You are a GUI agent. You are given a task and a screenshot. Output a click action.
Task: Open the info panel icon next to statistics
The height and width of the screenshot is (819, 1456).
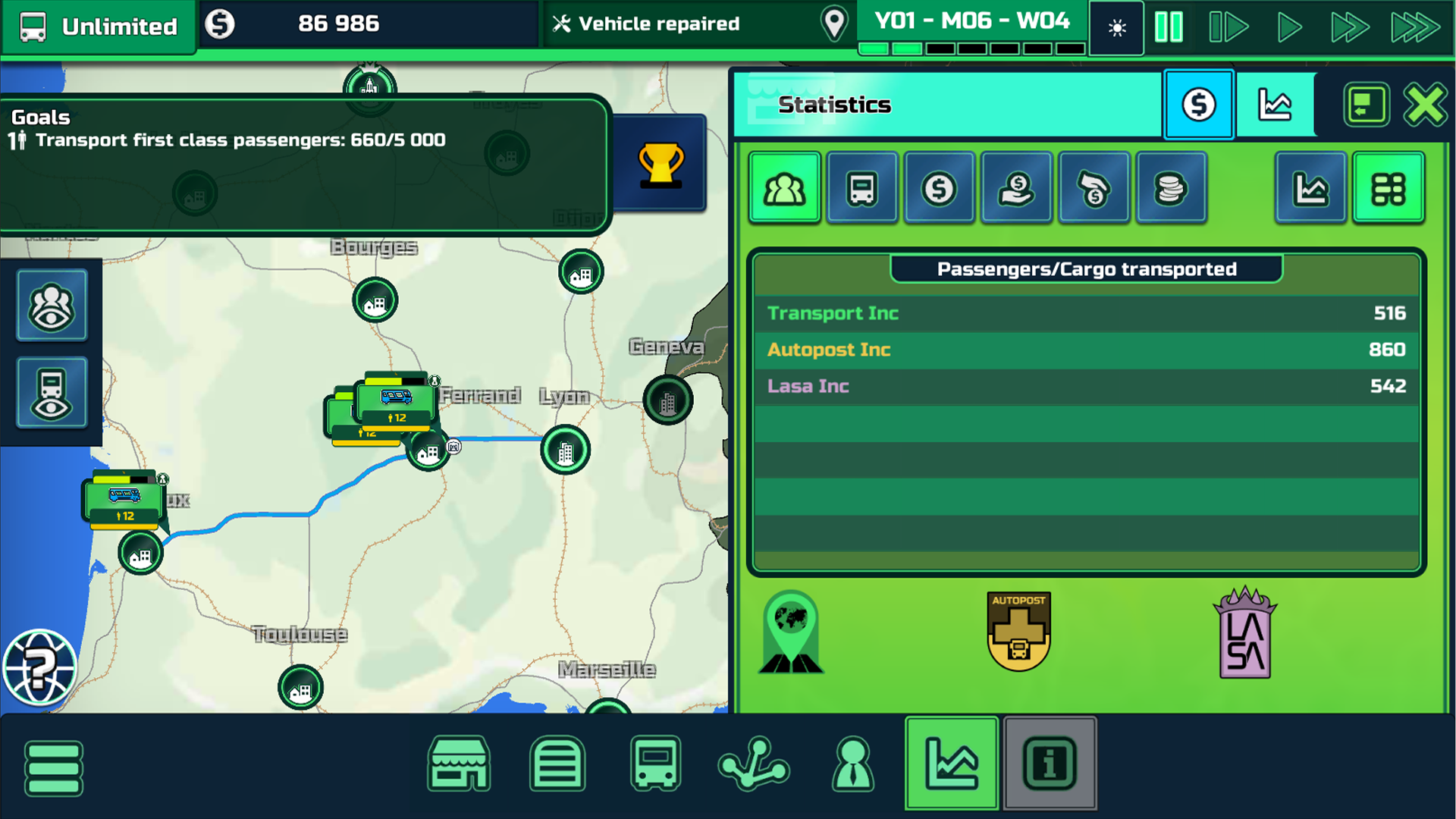(1050, 765)
